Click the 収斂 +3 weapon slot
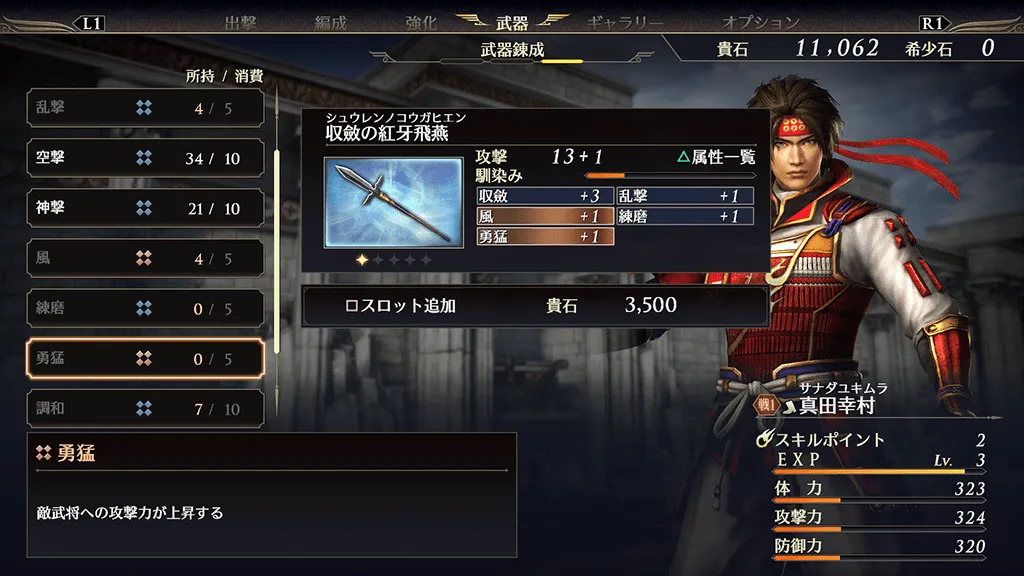 tap(544, 196)
